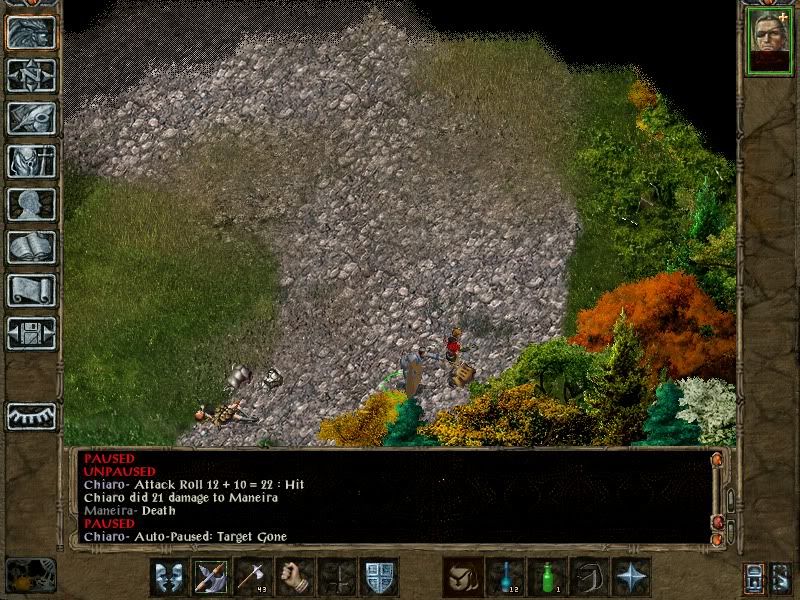Viewport: 800px width, 600px height.
Task: Activate the shield guard button
Action: click(379, 577)
